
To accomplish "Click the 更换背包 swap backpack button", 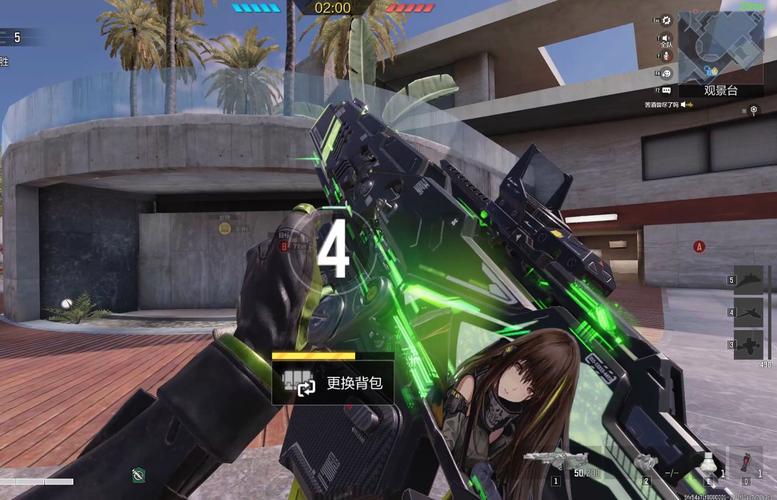I will coord(332,383).
